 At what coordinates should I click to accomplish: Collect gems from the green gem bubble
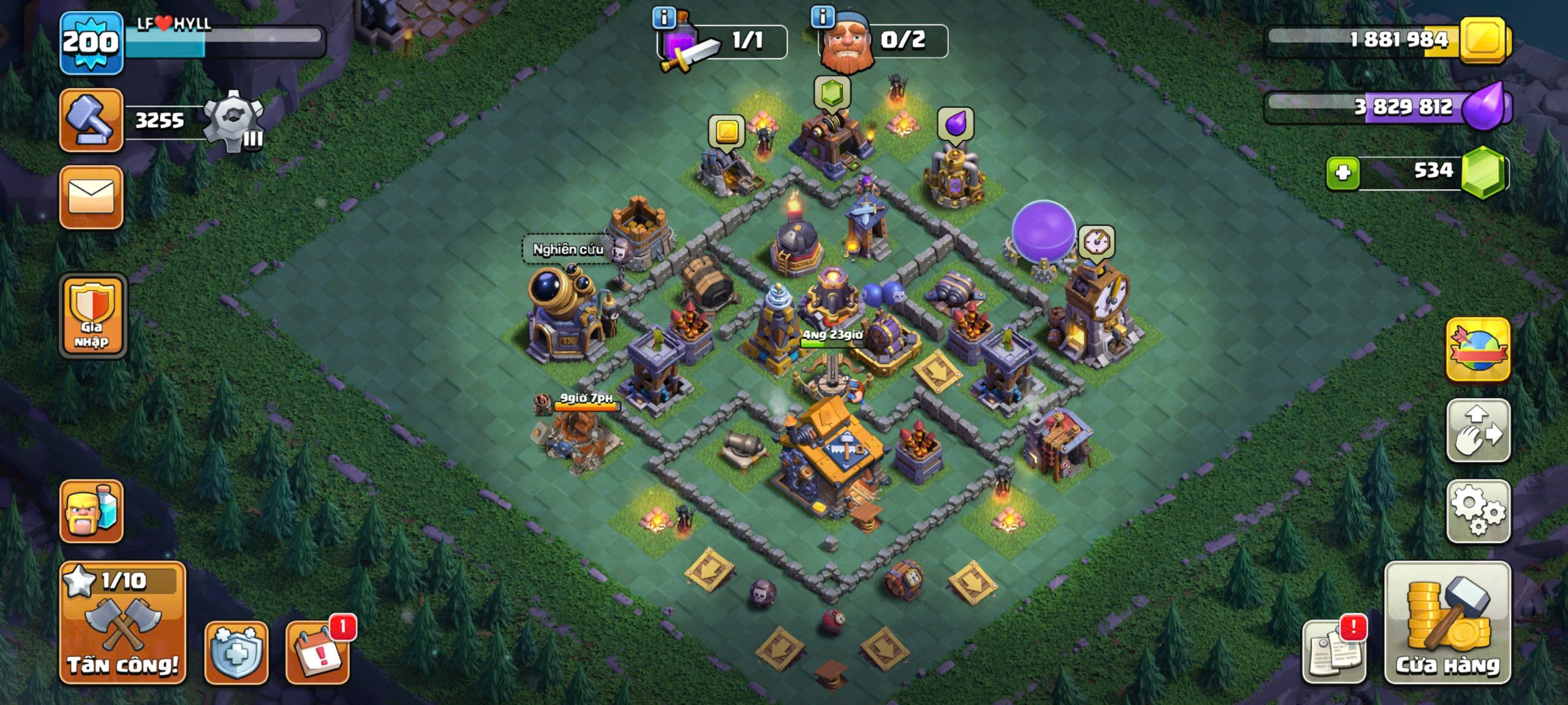832,93
